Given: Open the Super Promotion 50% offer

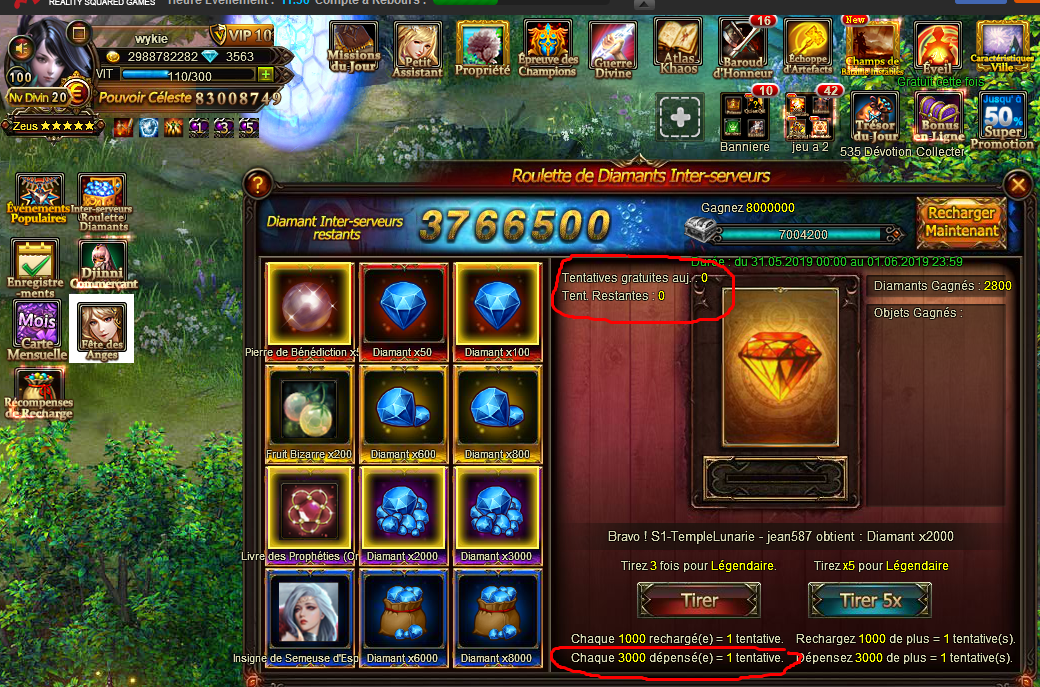Looking at the screenshot, I should (1003, 122).
